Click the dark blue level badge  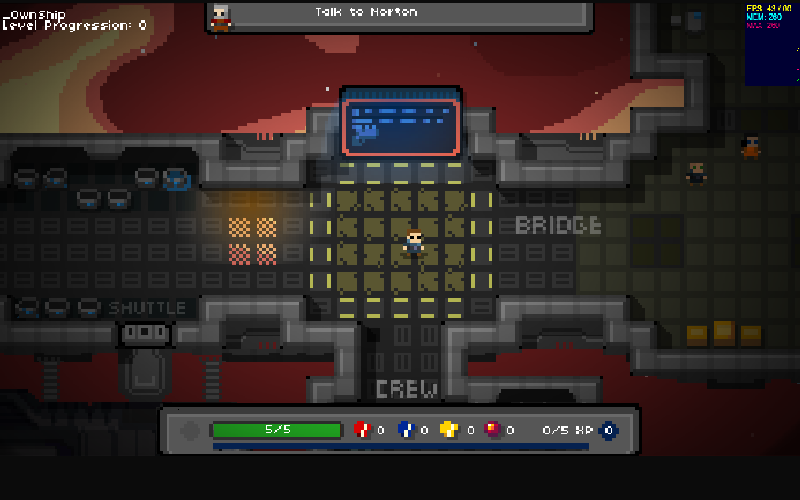pos(608,430)
